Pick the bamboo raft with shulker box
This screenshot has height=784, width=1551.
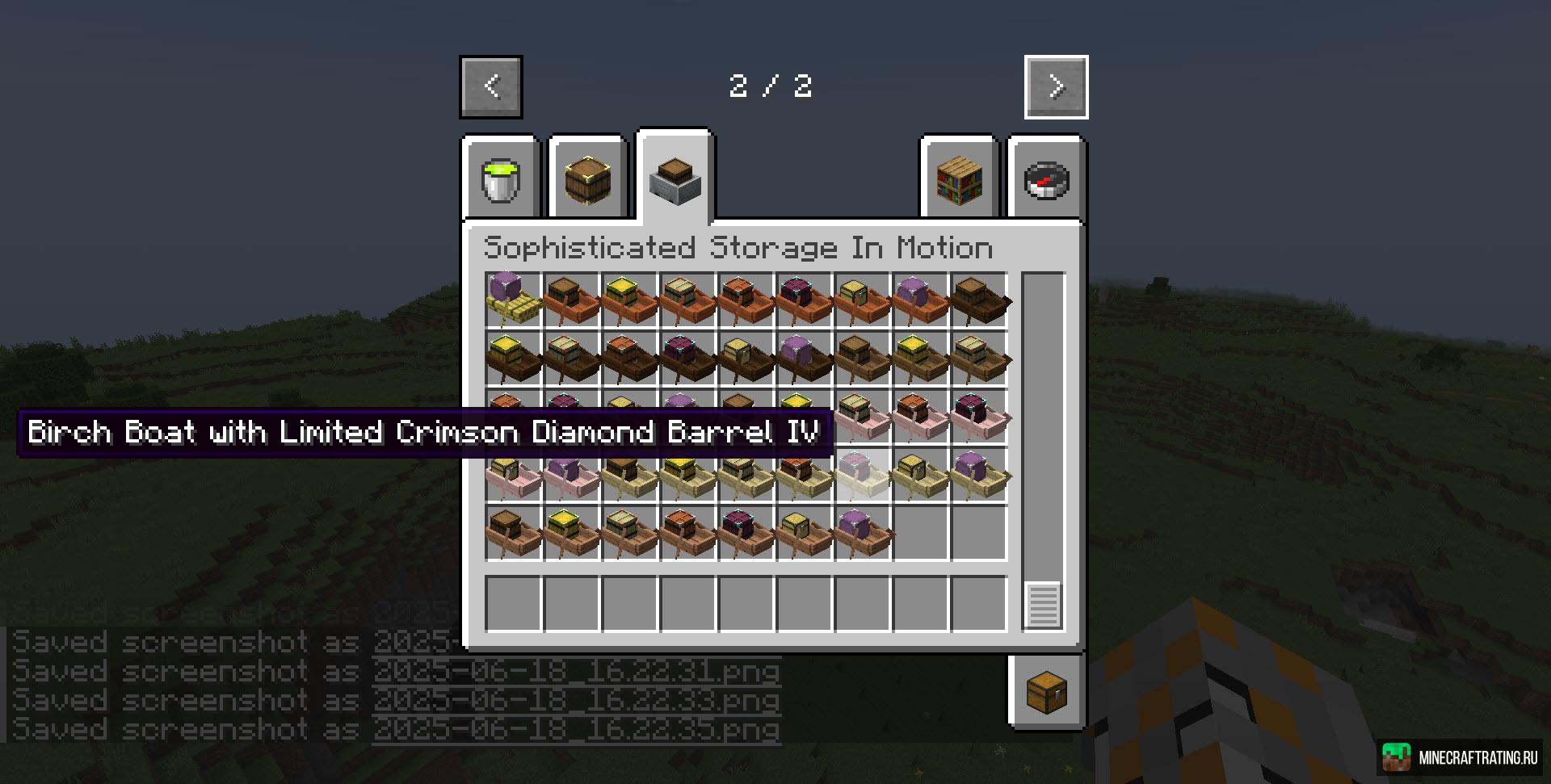click(514, 300)
